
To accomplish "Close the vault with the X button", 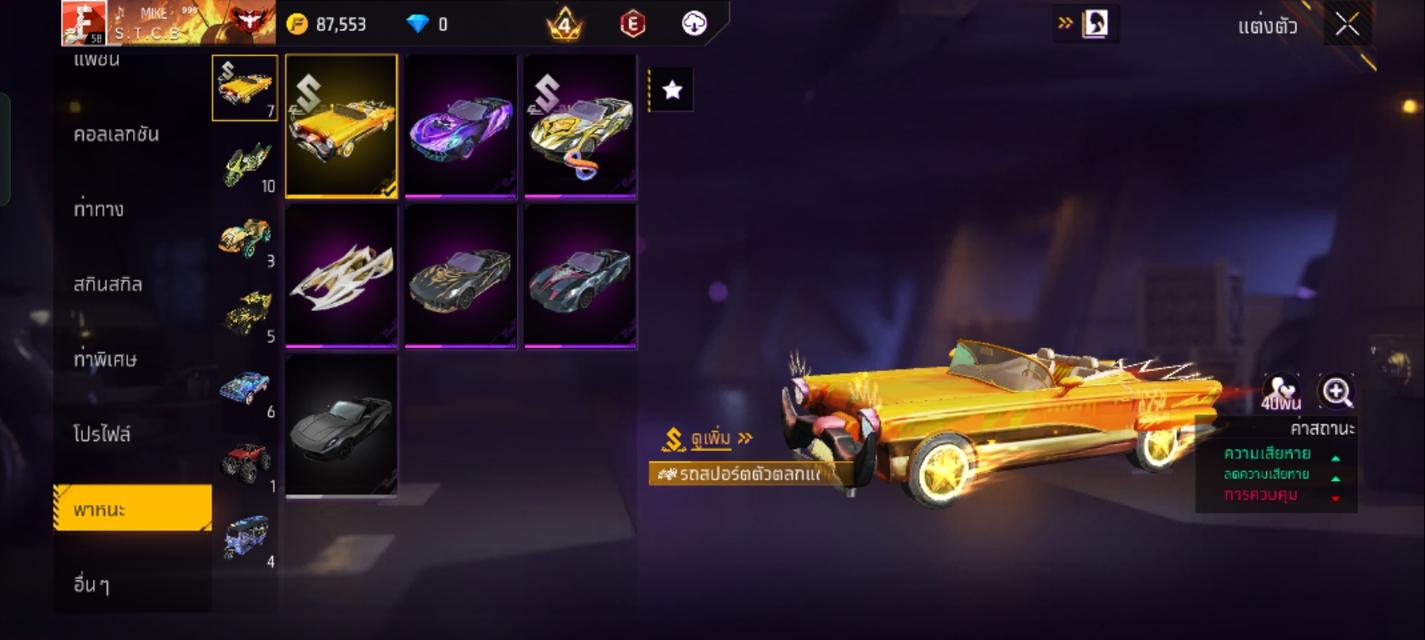I will click(x=1347, y=24).
